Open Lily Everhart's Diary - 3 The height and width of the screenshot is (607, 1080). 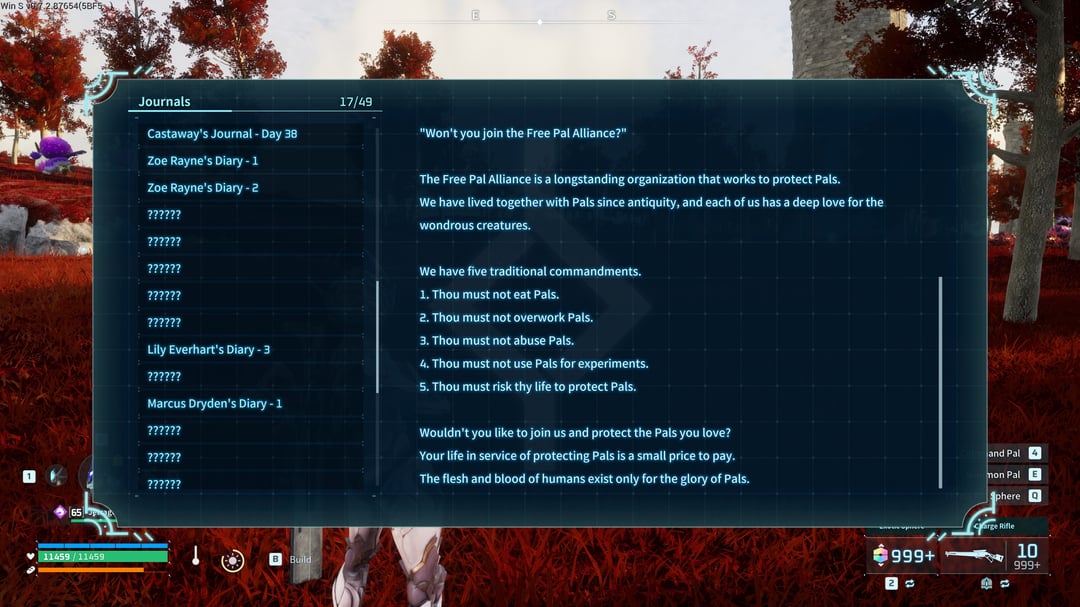[x=208, y=350]
